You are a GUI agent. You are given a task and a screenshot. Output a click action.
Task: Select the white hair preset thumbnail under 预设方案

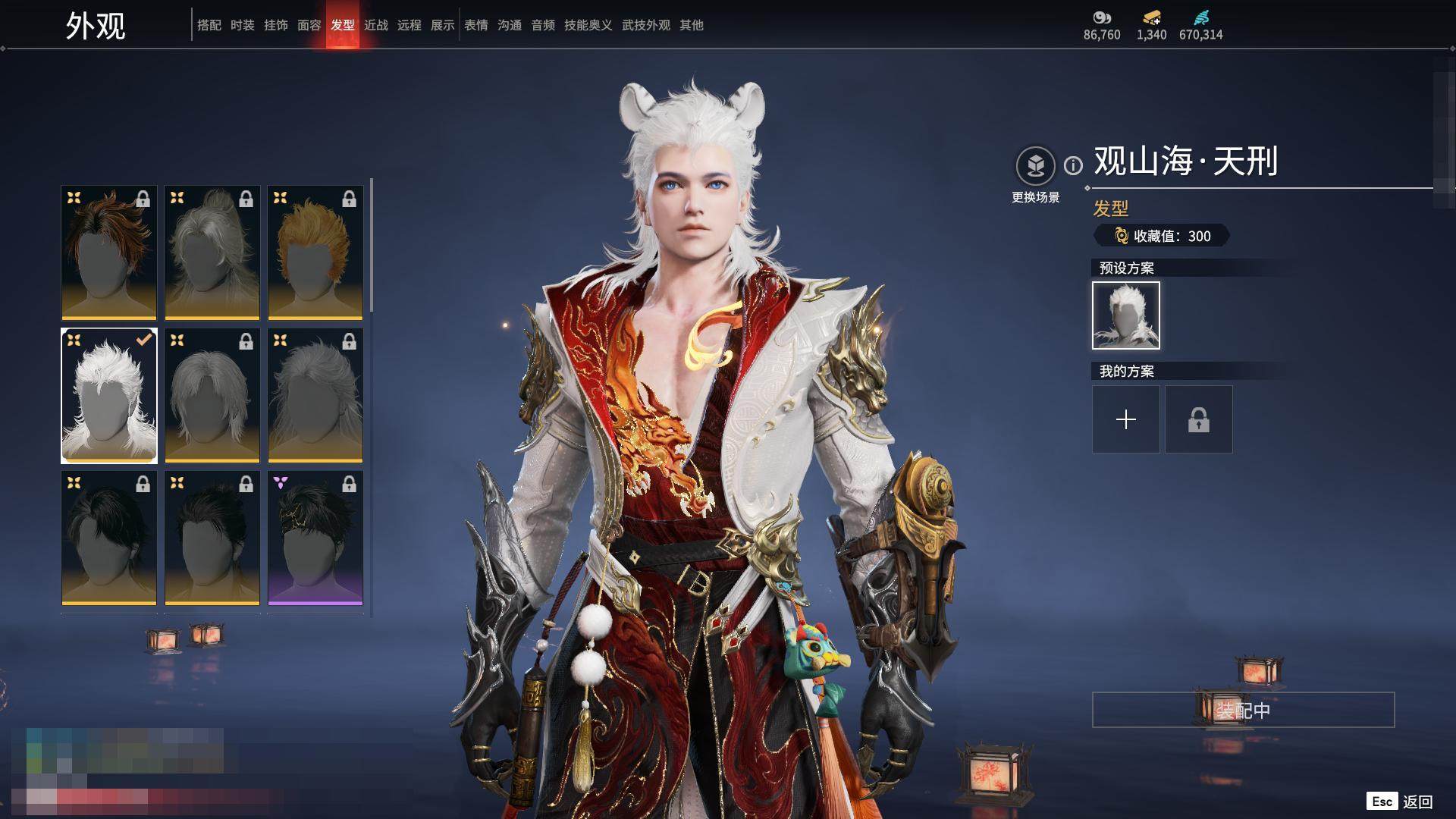point(1125,315)
